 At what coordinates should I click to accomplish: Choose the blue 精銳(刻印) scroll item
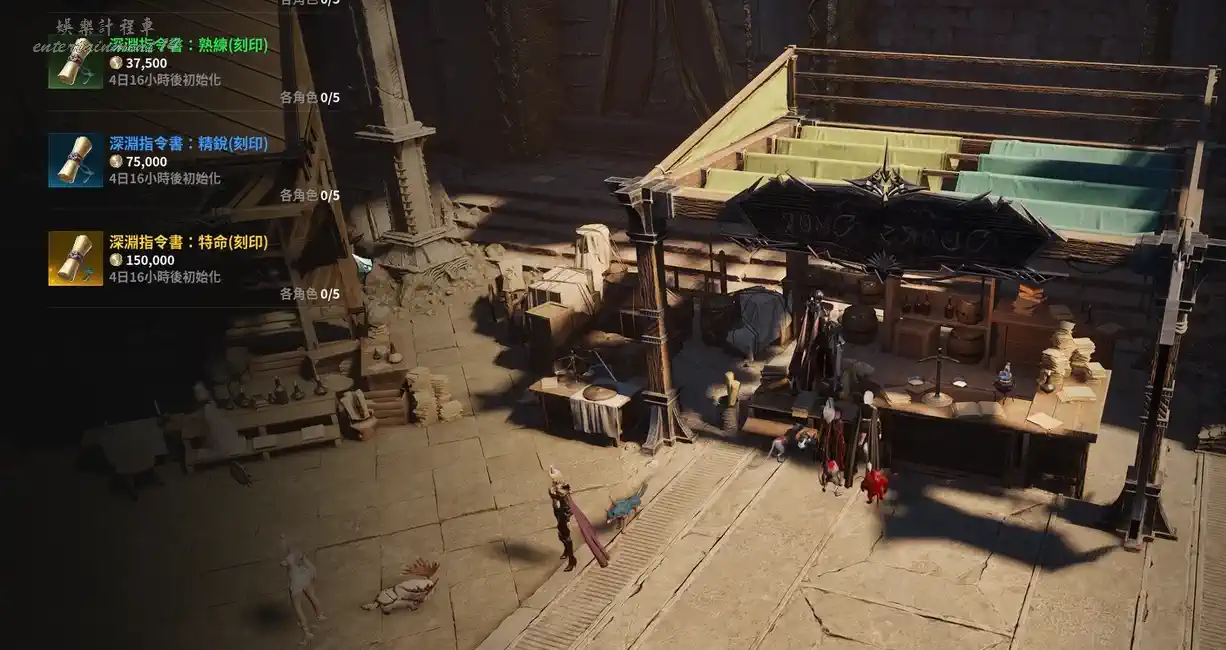pos(75,160)
